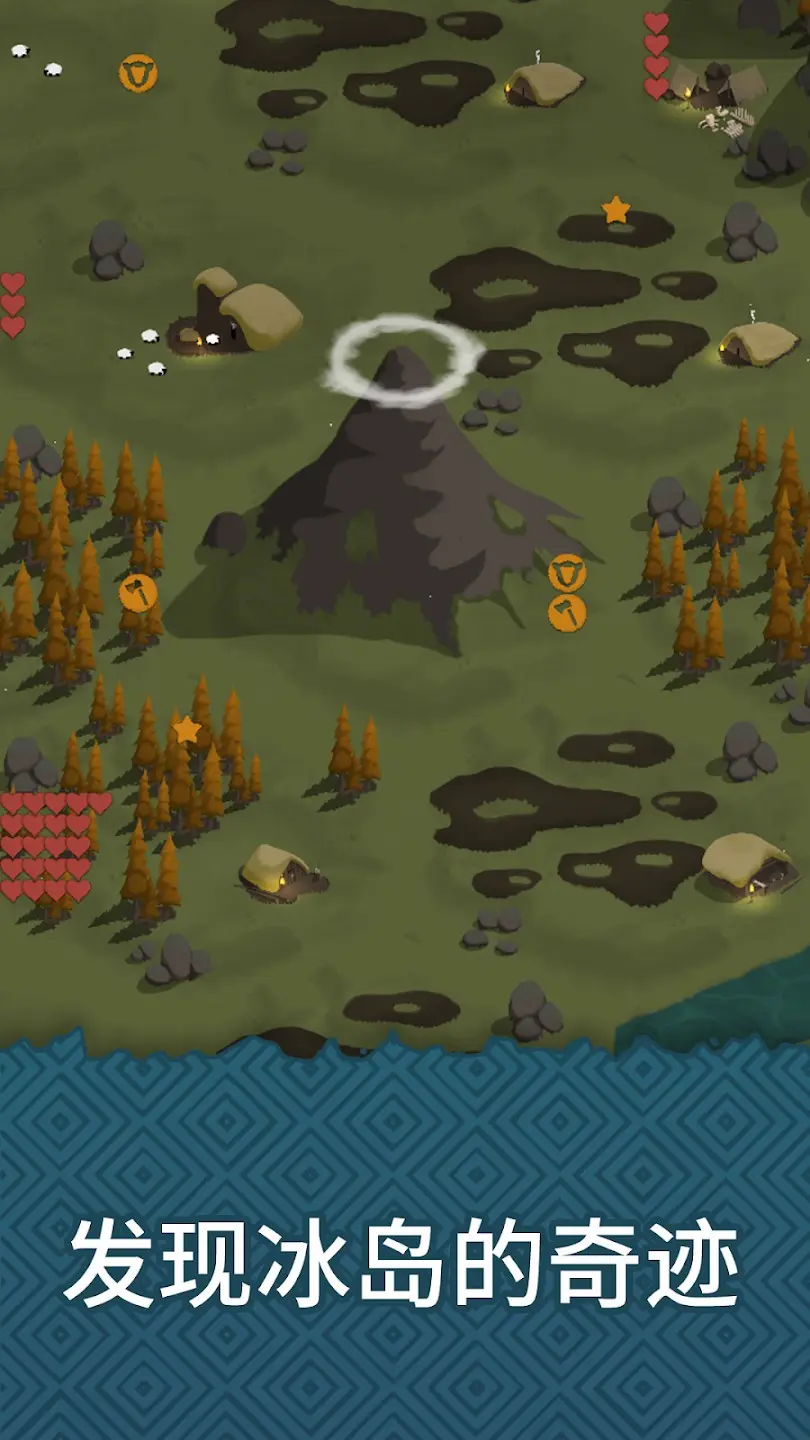Select the lone sheep icon without an axe
Viewport: 810px width, 1440px height.
click(x=138, y=73)
